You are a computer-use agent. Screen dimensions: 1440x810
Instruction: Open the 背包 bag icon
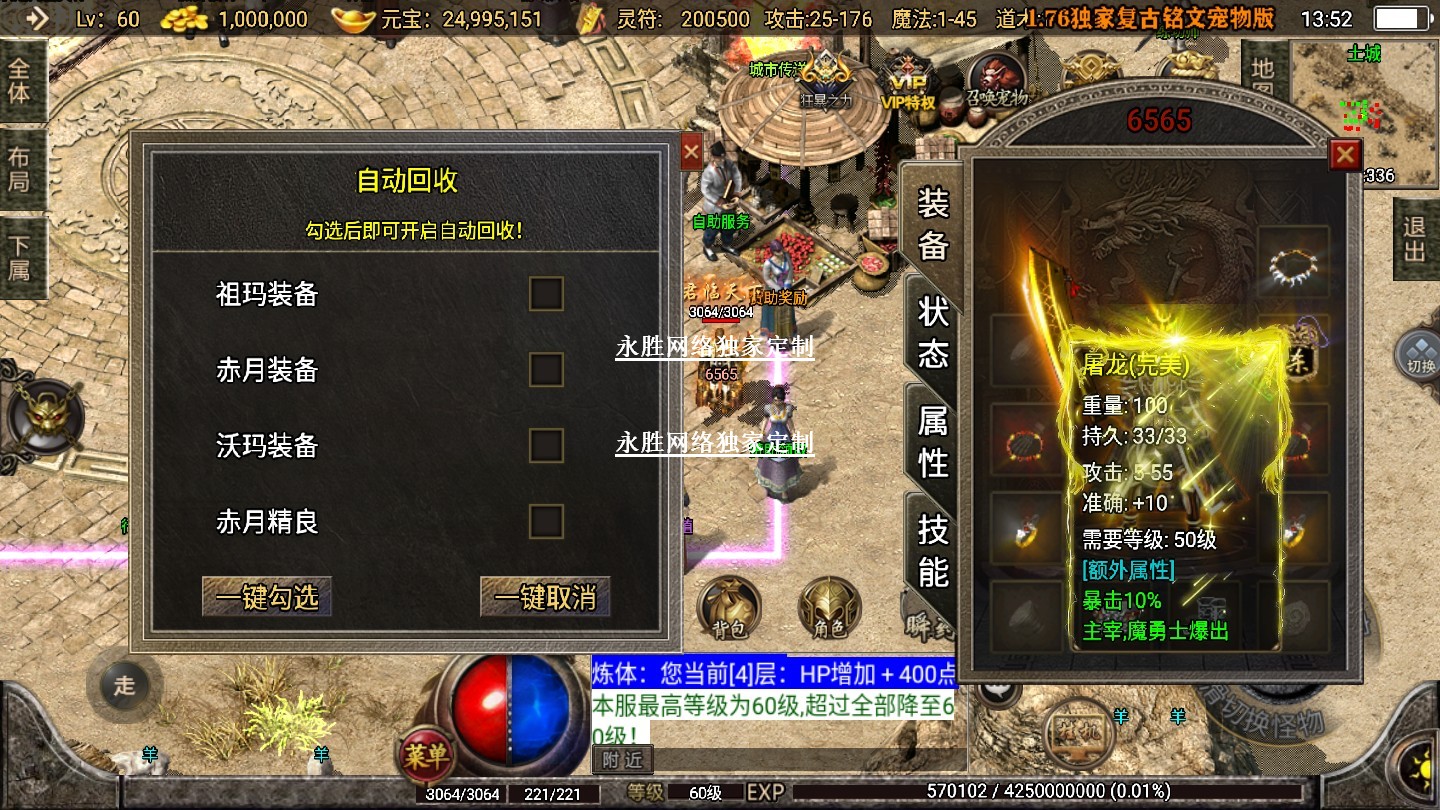click(729, 609)
